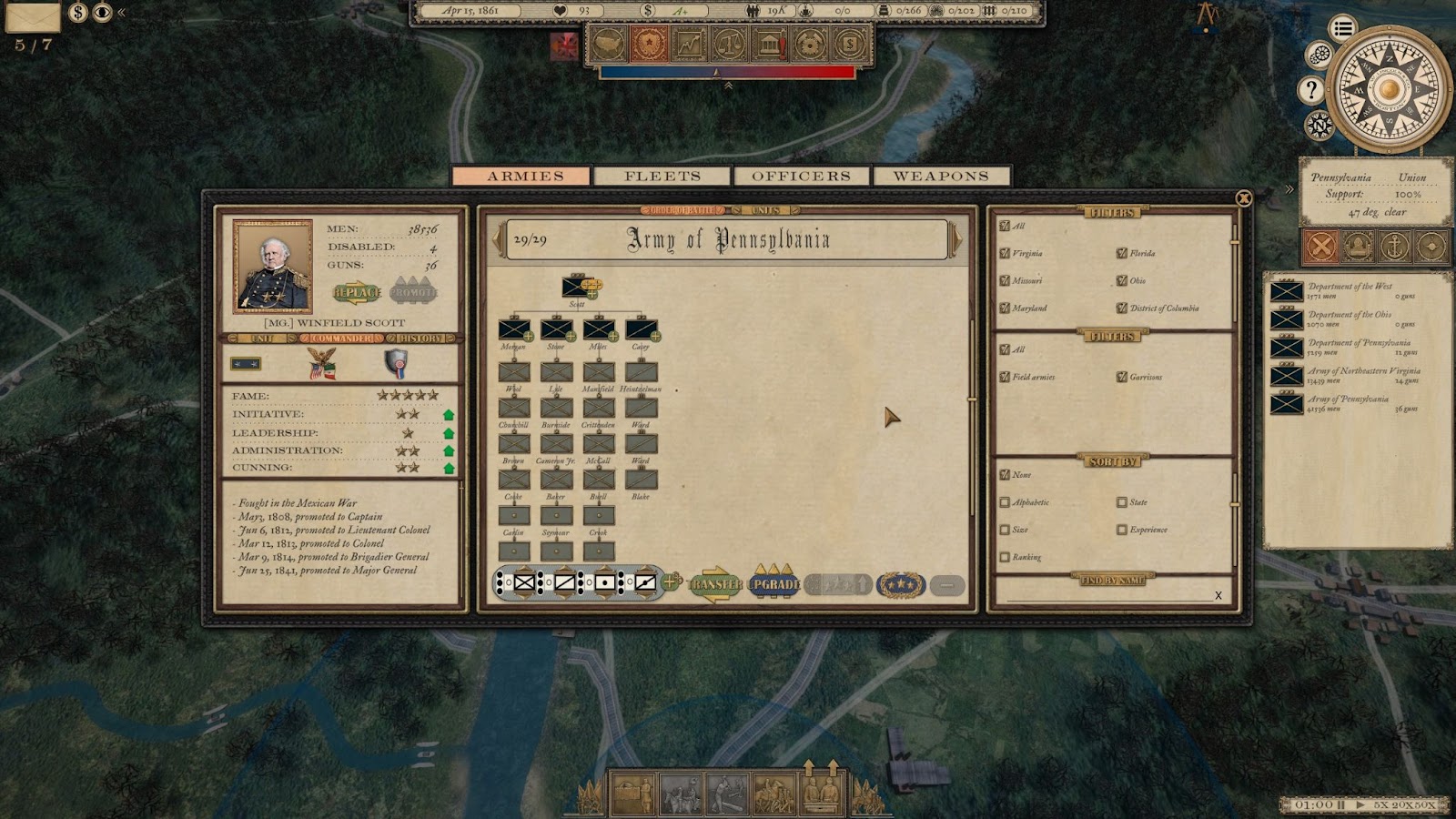Toggle the Virginia filter checkbox
1456x819 pixels.
1005,254
